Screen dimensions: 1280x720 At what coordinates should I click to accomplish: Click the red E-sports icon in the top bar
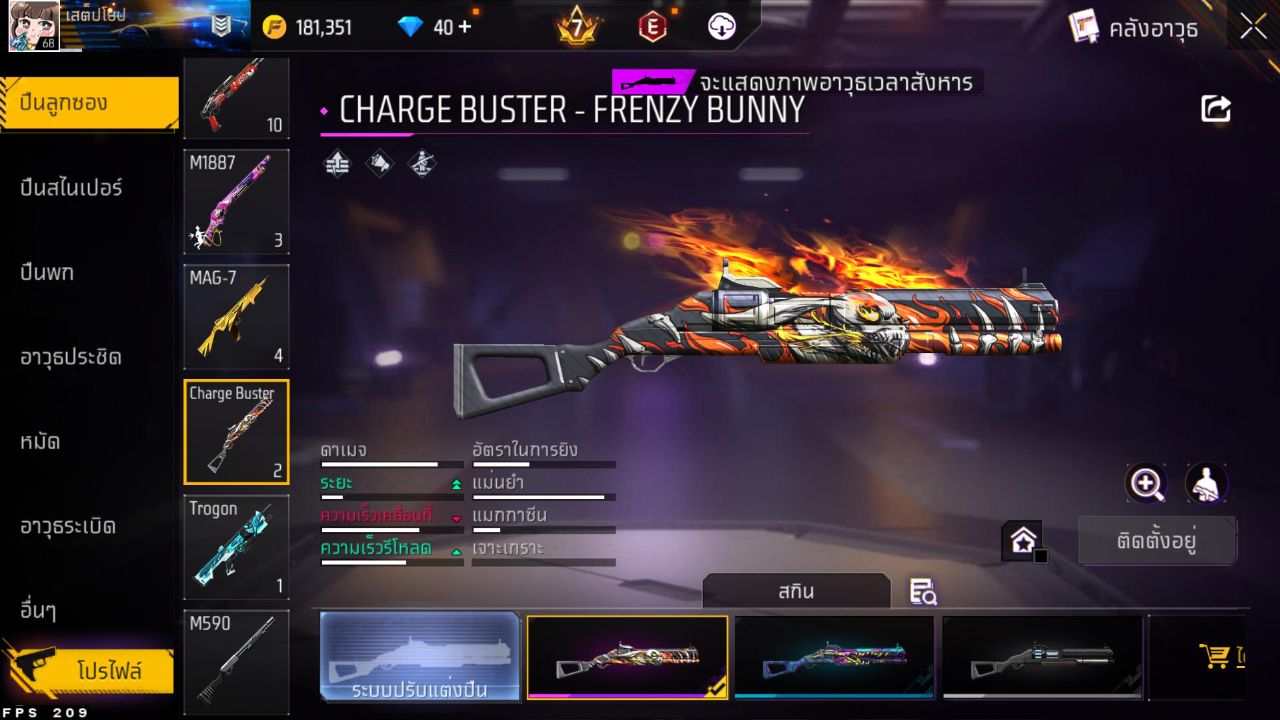pyautogui.click(x=651, y=27)
